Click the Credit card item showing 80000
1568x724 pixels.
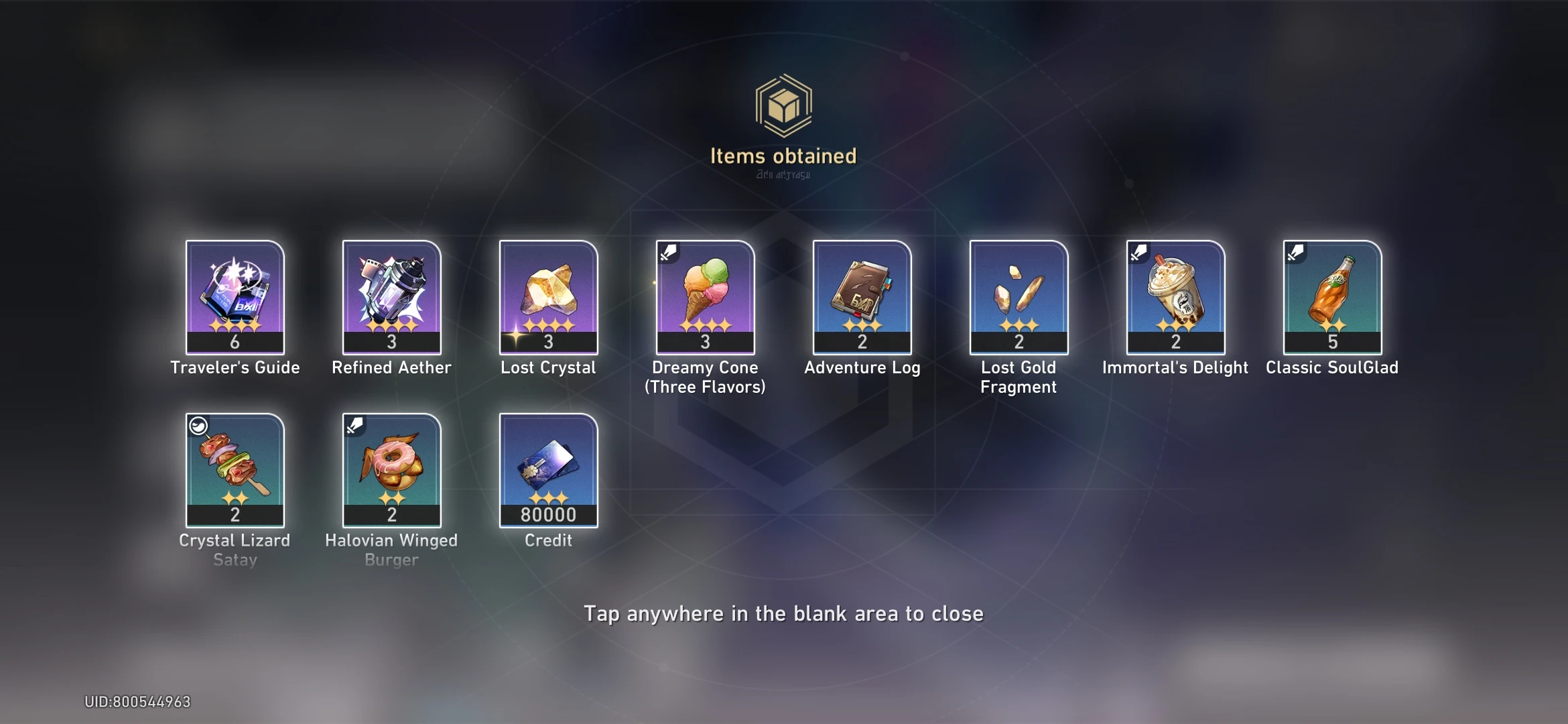tap(548, 469)
